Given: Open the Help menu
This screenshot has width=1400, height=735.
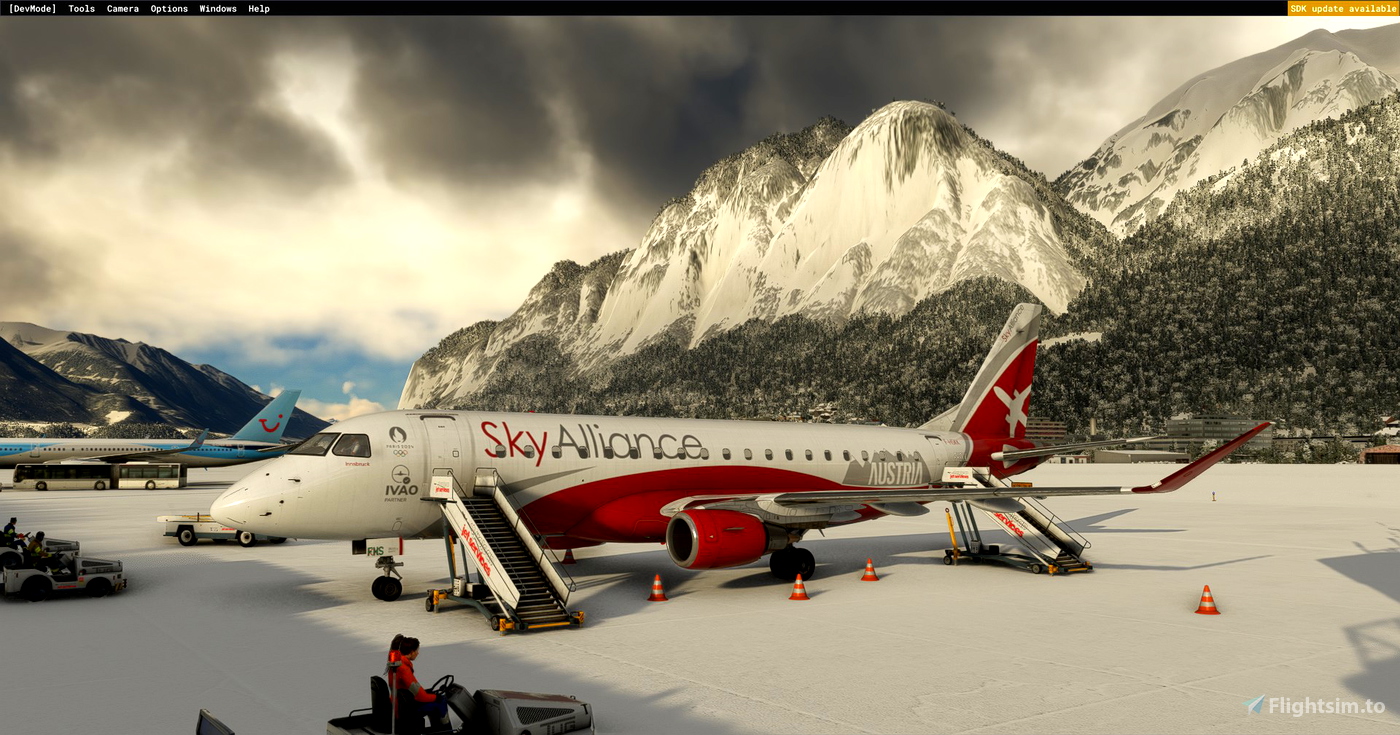Looking at the screenshot, I should coord(259,8).
